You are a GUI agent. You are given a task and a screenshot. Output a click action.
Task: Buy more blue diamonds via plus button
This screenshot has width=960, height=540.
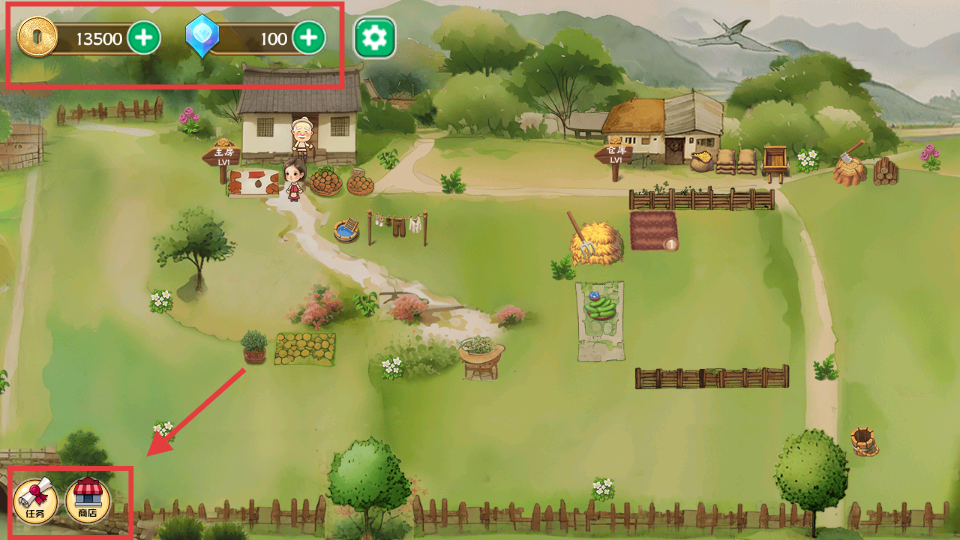click(x=309, y=39)
